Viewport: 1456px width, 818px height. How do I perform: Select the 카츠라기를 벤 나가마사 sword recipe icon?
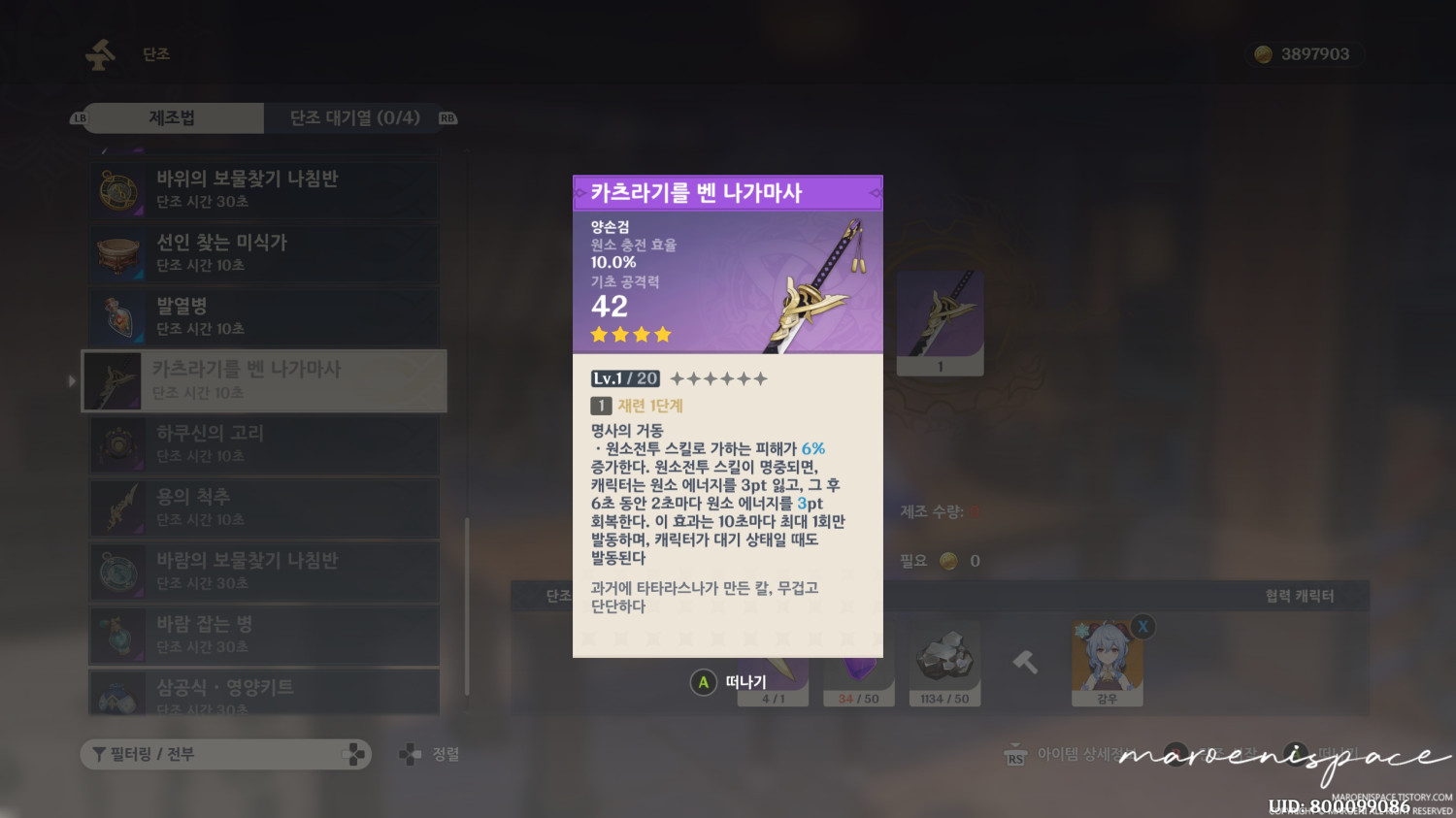pos(116,380)
